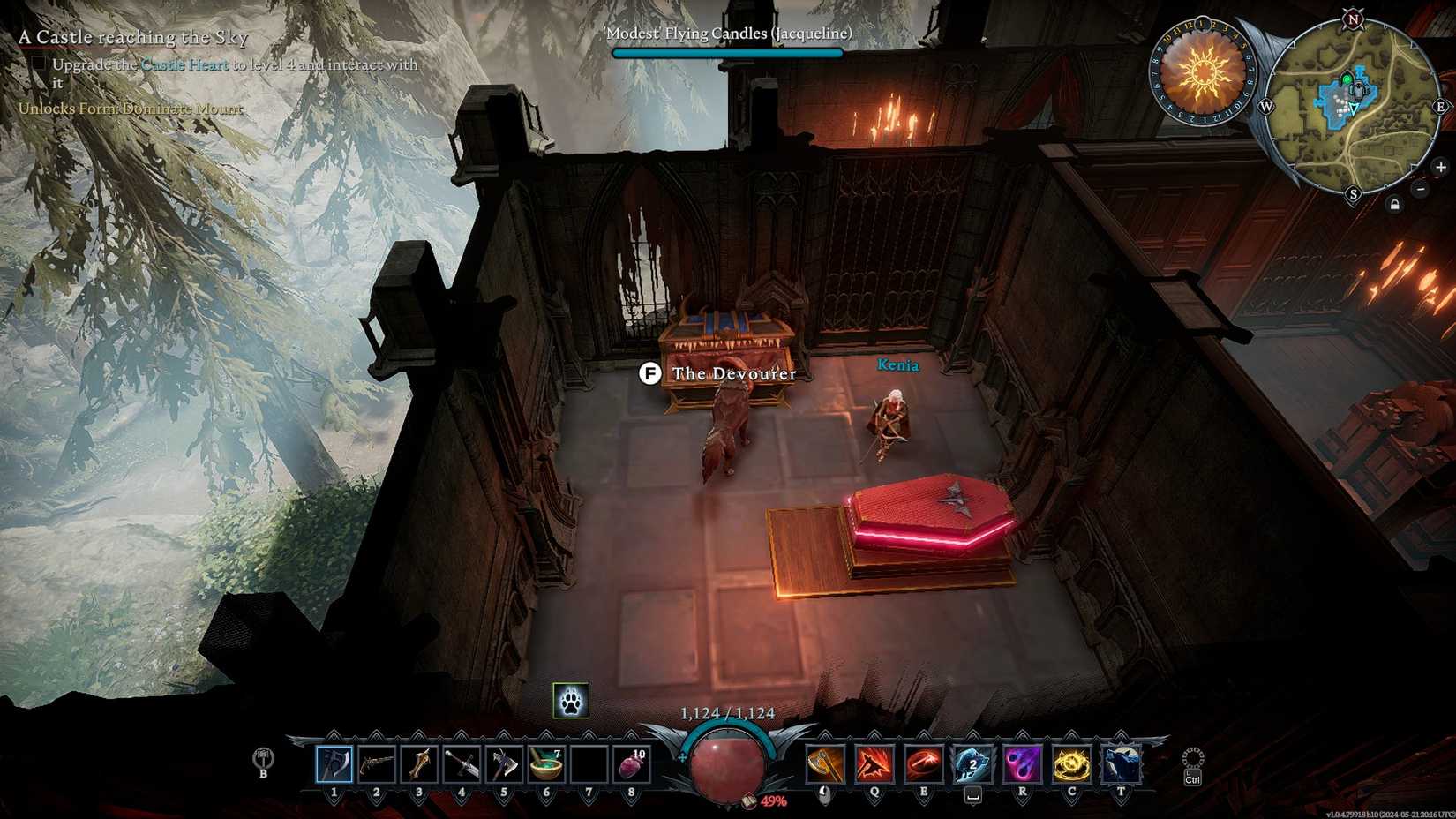Cast the red swirl E ability
Screen dimensions: 1456x819
923,764
